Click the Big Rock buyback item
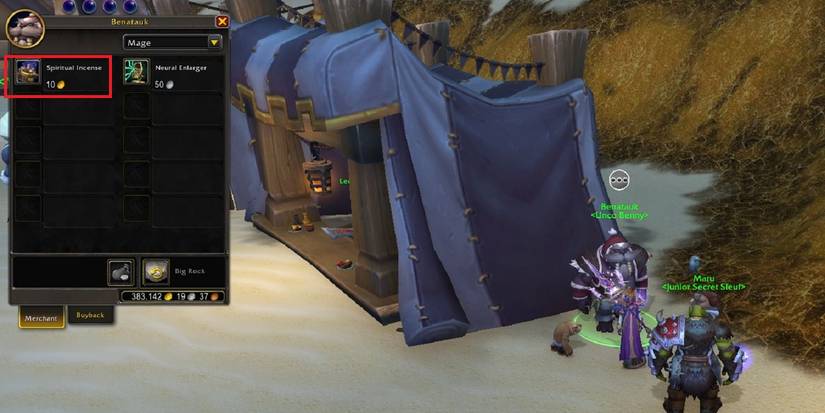Image resolution: width=825 pixels, height=413 pixels. (155, 271)
